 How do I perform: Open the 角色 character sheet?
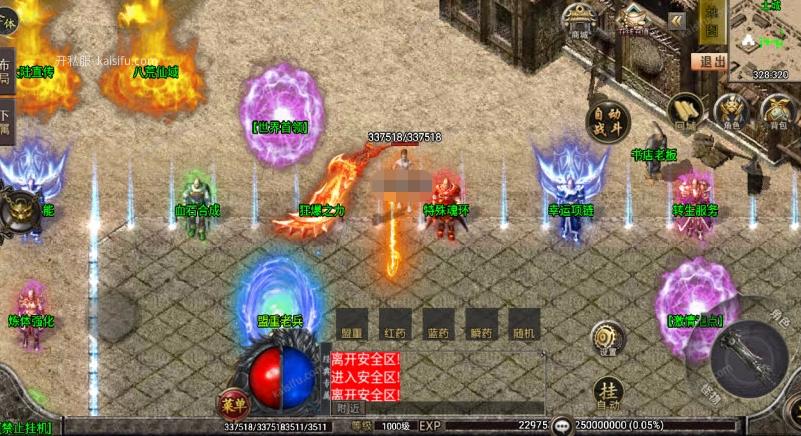[732, 110]
